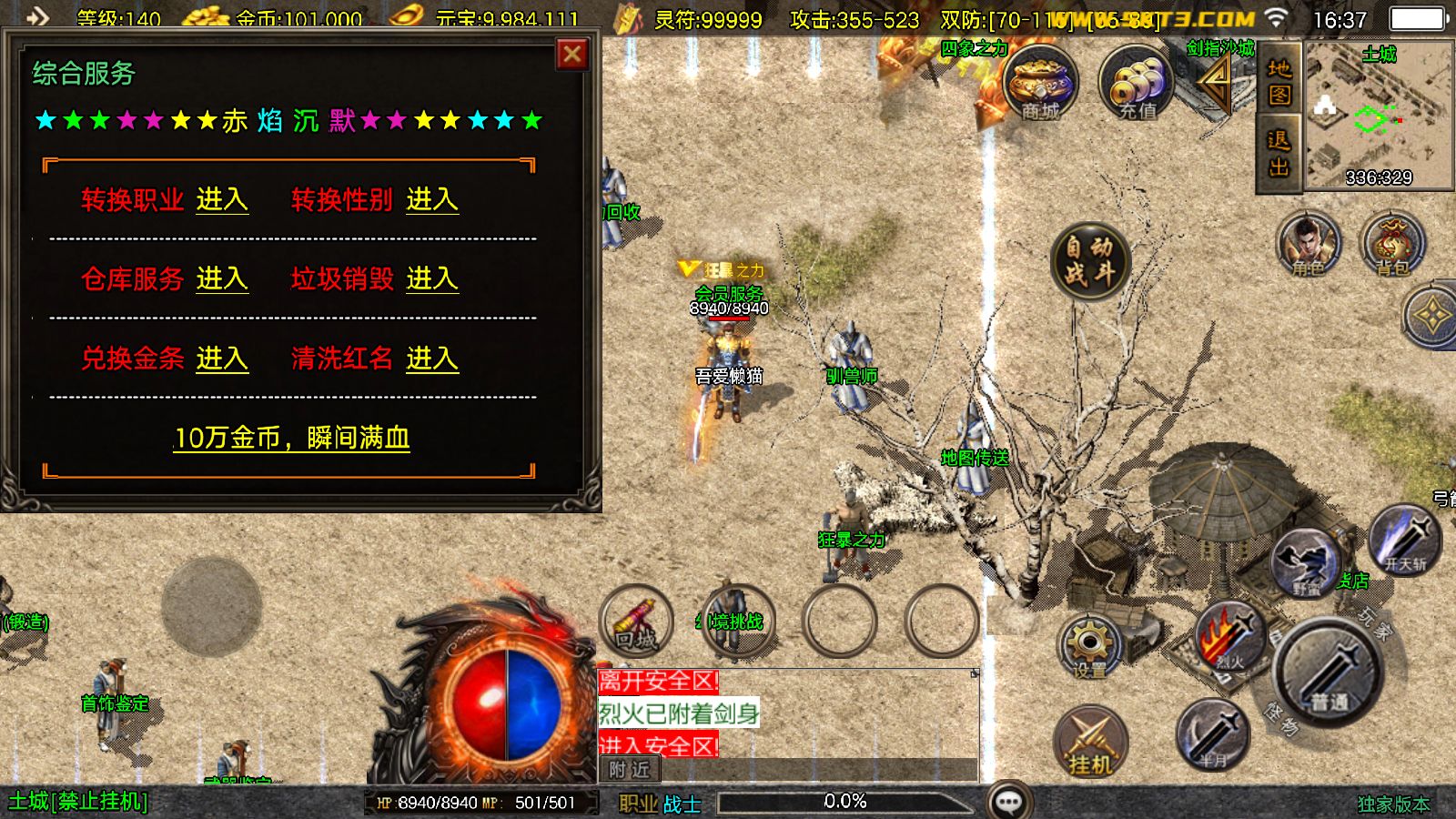Open the 背包 bag inventory

pyautogui.click(x=1392, y=244)
